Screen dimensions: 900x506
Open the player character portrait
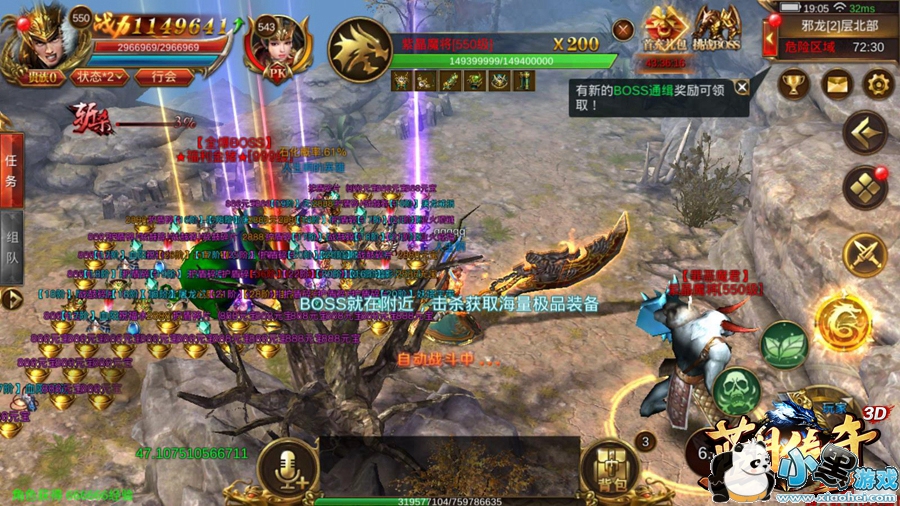34,38
